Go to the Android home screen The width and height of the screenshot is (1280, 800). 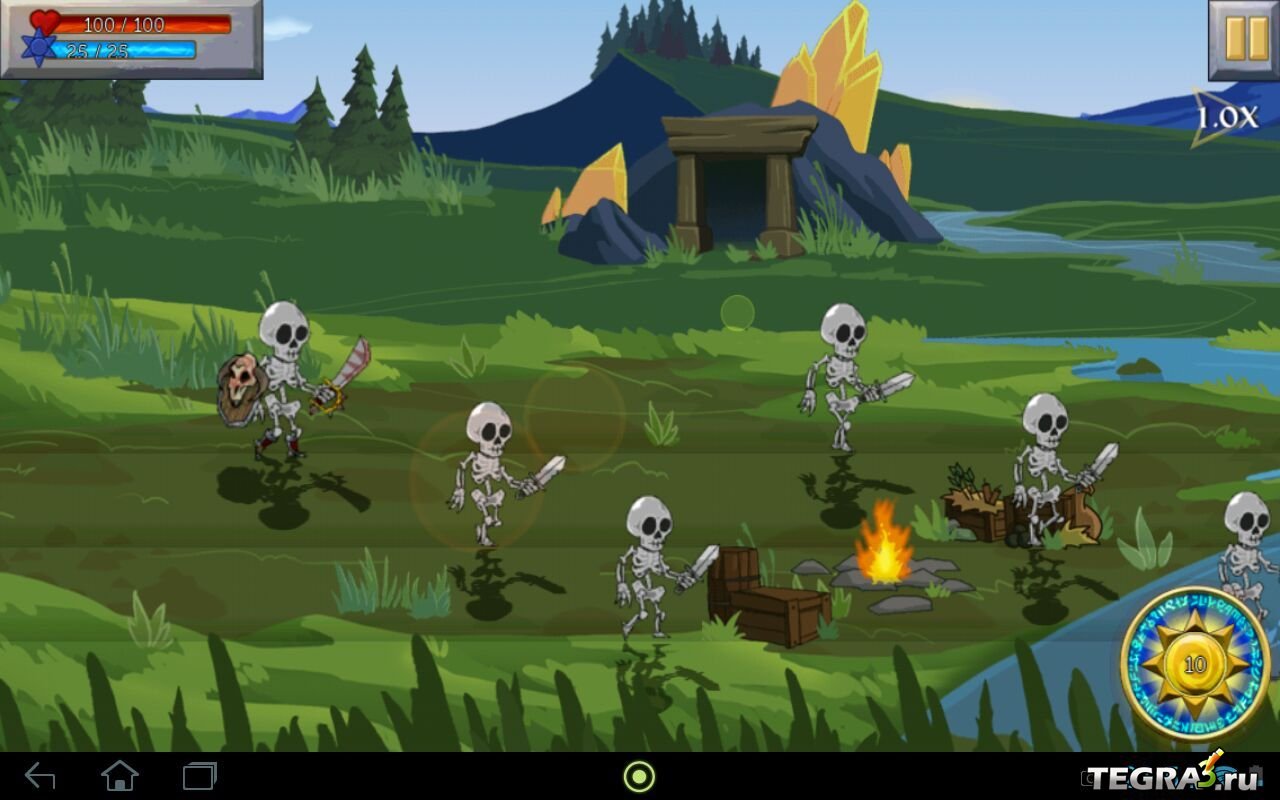coord(120,776)
